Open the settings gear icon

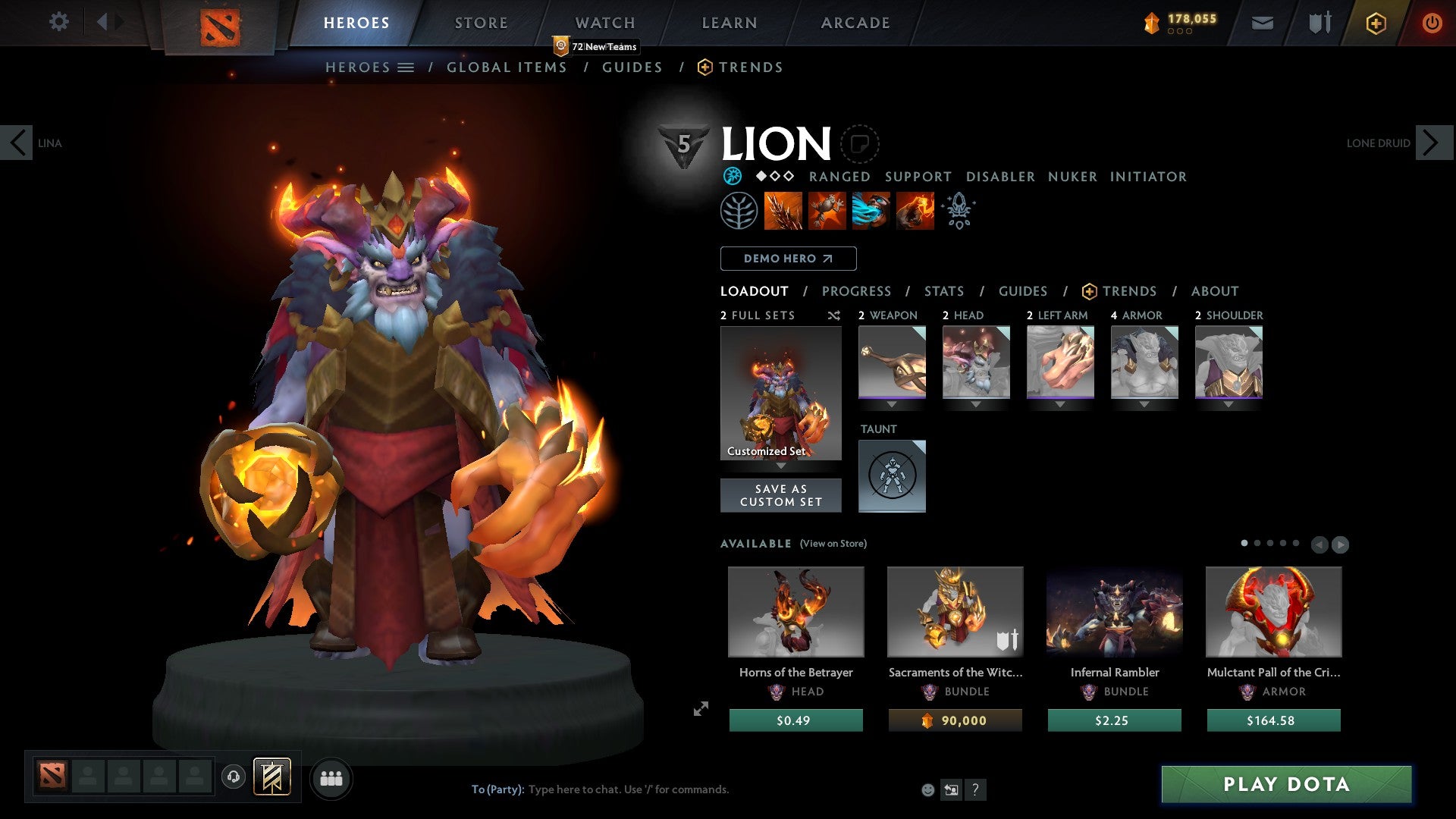(58, 23)
